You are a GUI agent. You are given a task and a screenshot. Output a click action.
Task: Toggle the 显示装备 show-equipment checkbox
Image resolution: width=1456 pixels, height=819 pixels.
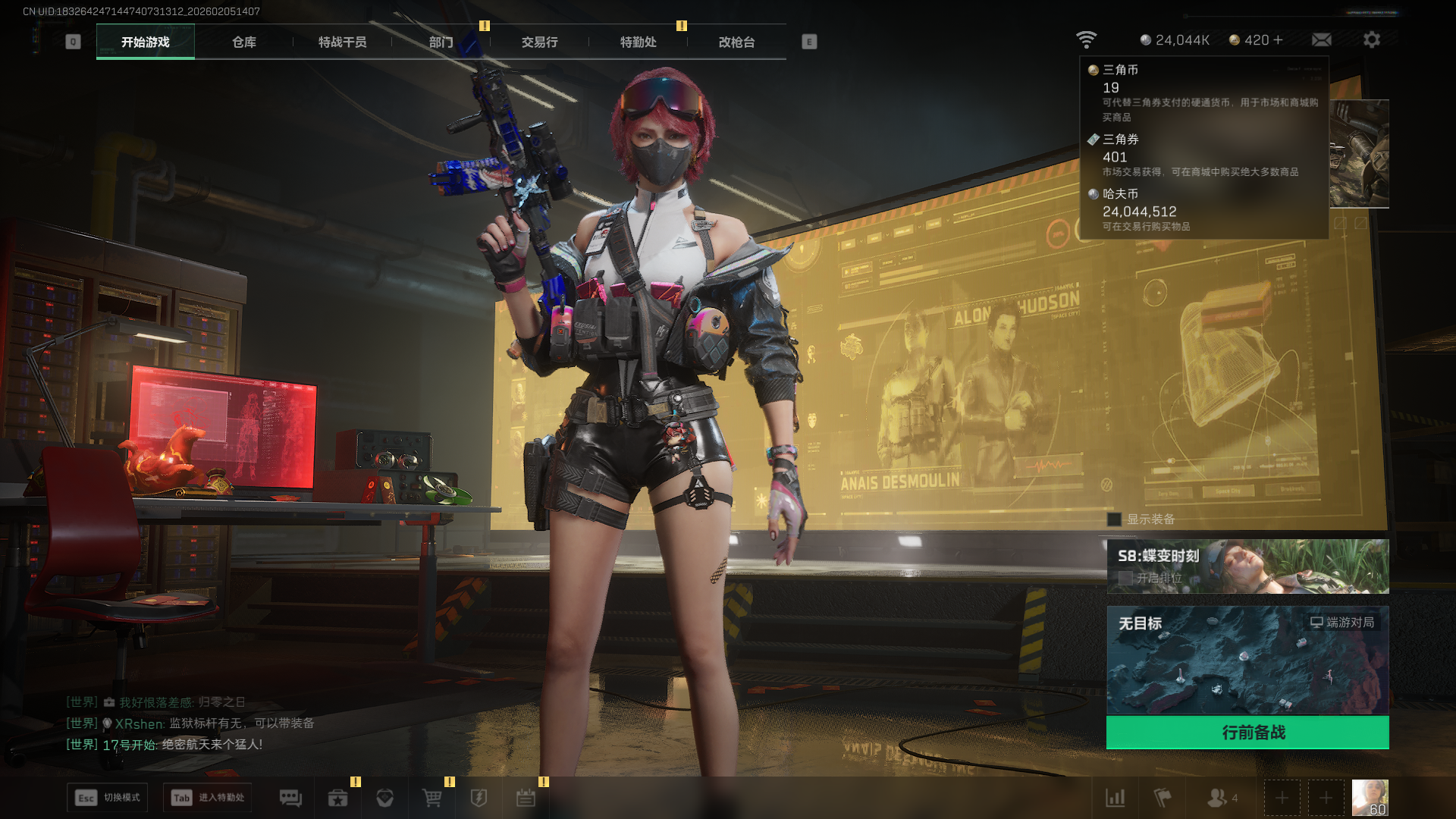tap(1114, 519)
